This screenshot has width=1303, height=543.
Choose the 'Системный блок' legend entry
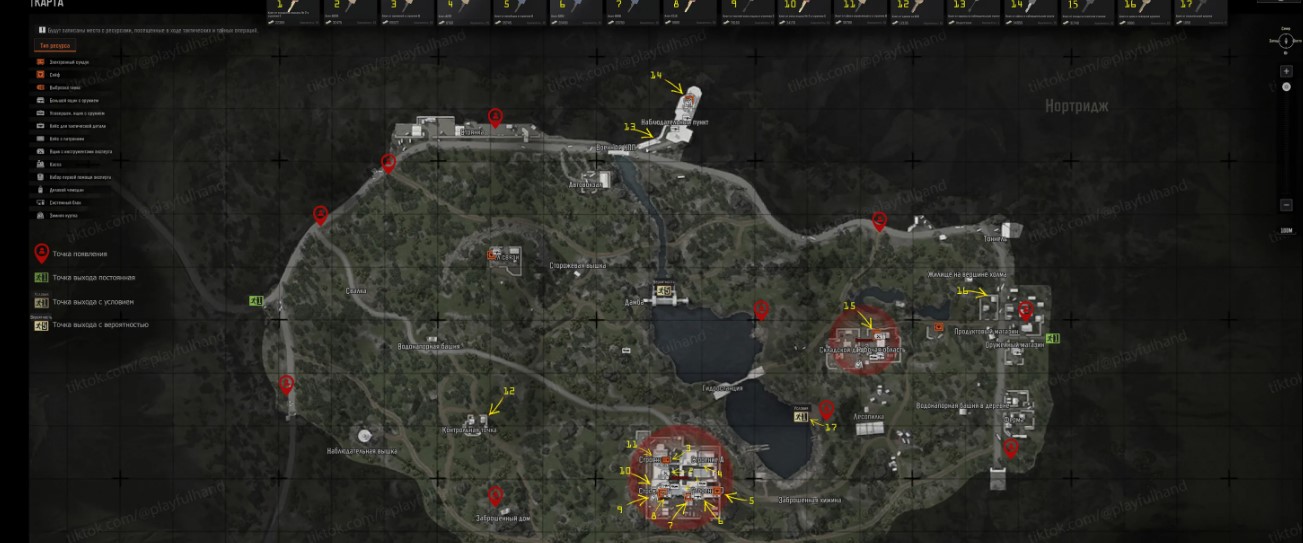click(x=65, y=202)
